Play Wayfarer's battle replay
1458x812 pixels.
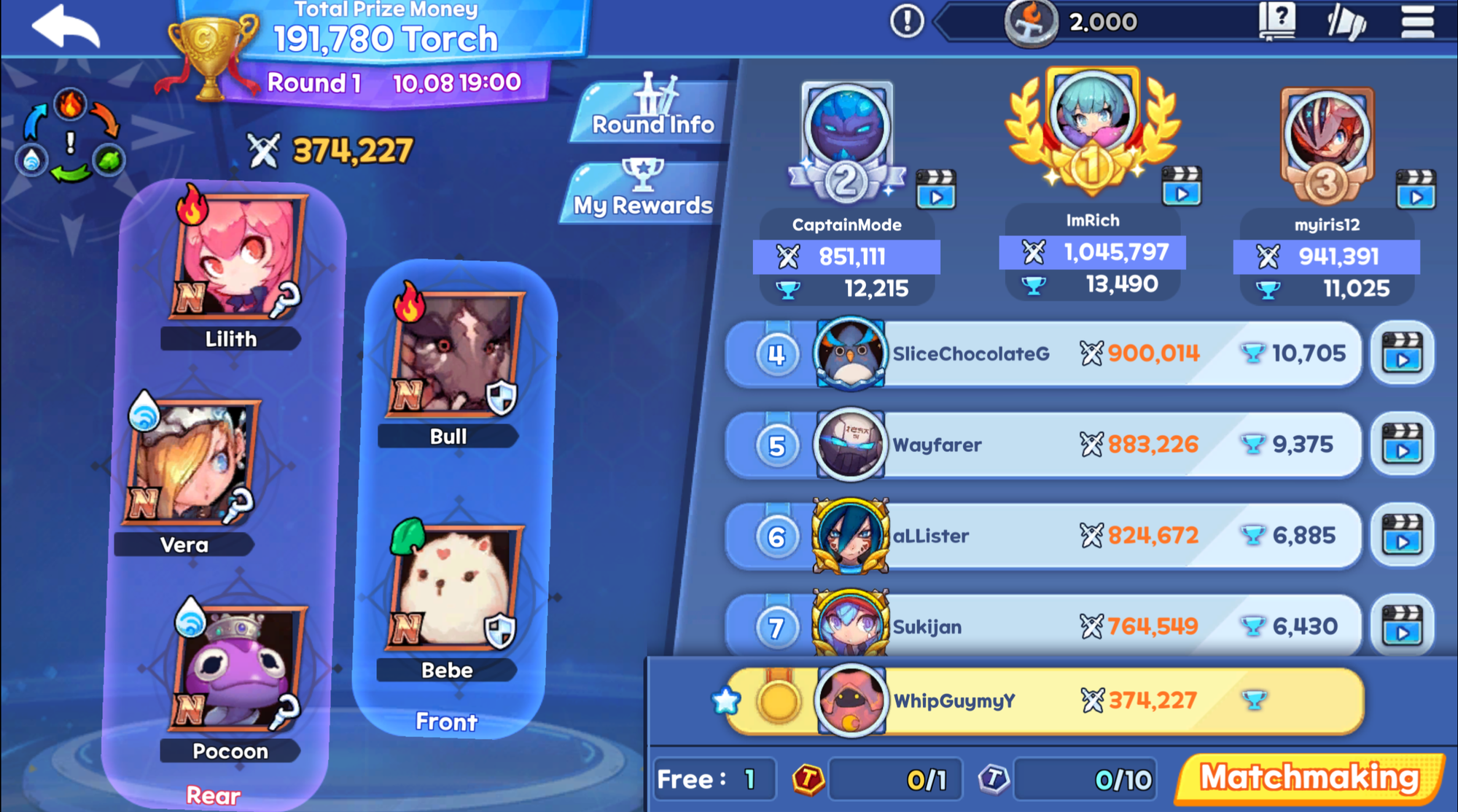pos(1402,445)
